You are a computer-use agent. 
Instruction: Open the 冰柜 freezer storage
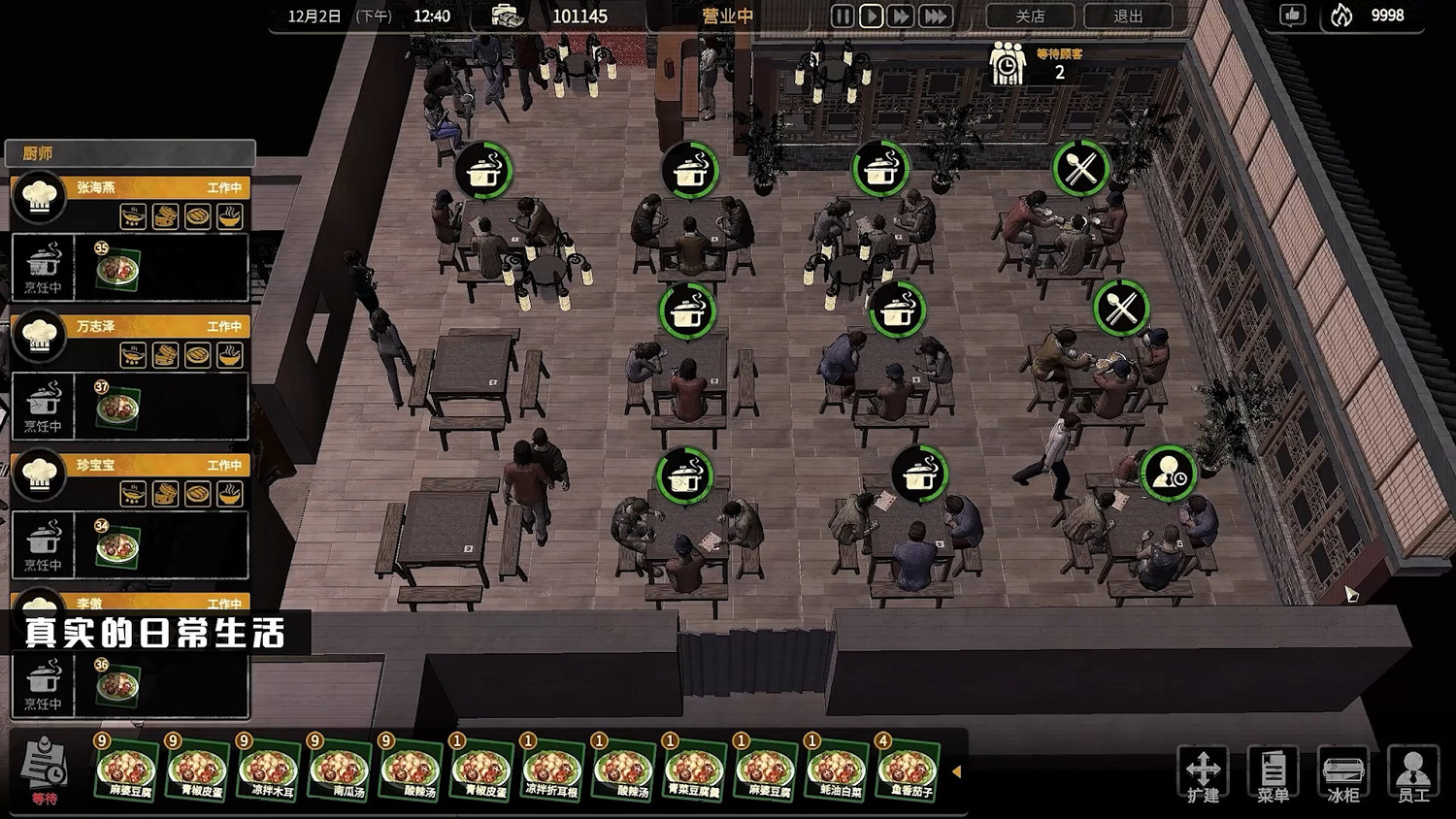tap(1343, 774)
